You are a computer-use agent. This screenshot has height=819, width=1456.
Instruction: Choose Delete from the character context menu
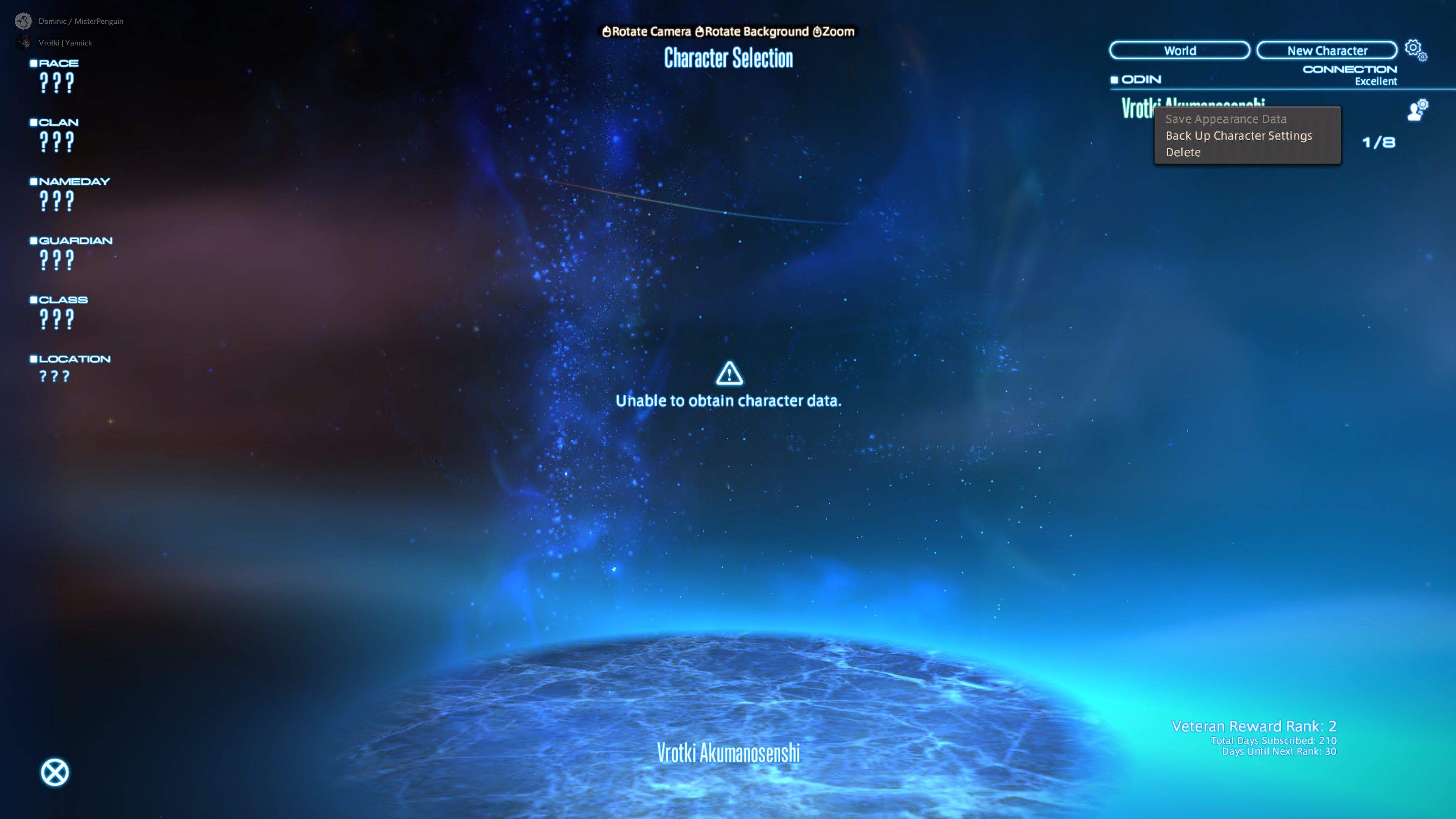[1183, 152]
